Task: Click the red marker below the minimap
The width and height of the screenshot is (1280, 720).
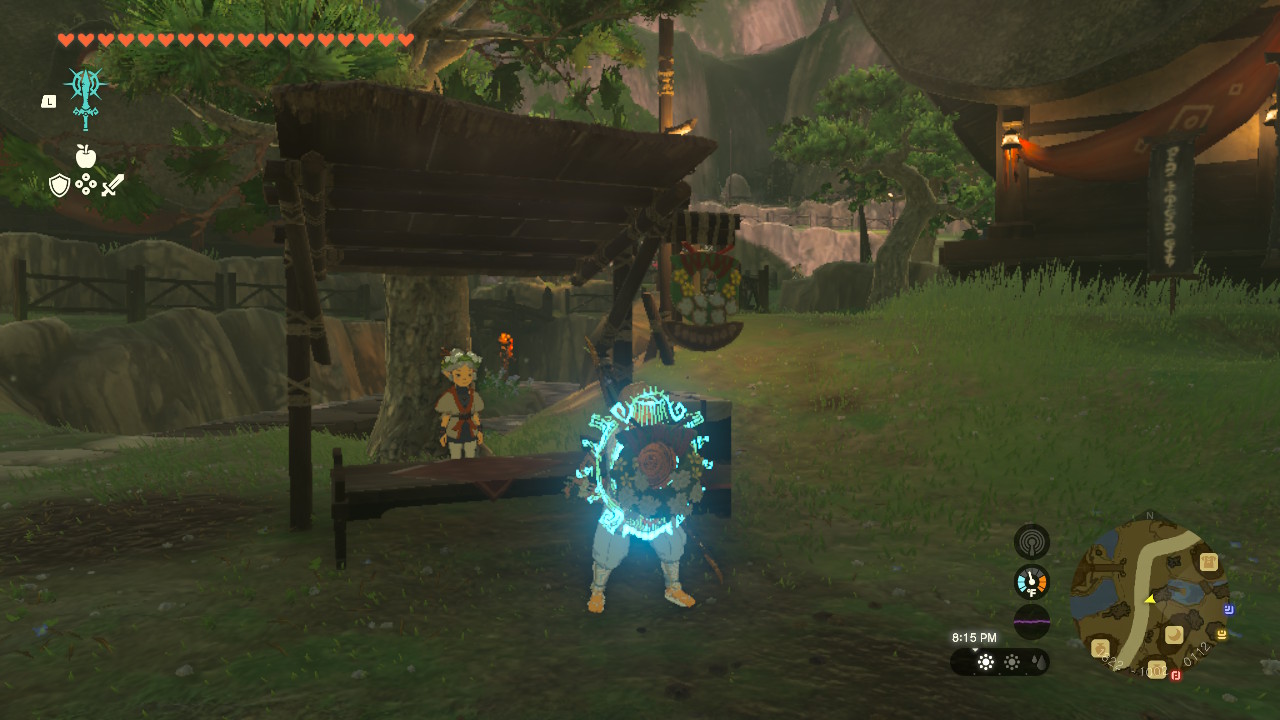Action: [1175, 676]
